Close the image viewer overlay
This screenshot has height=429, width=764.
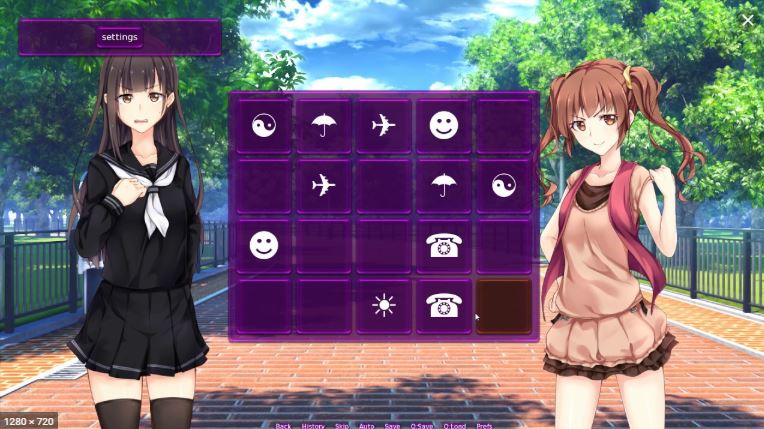coord(747,19)
